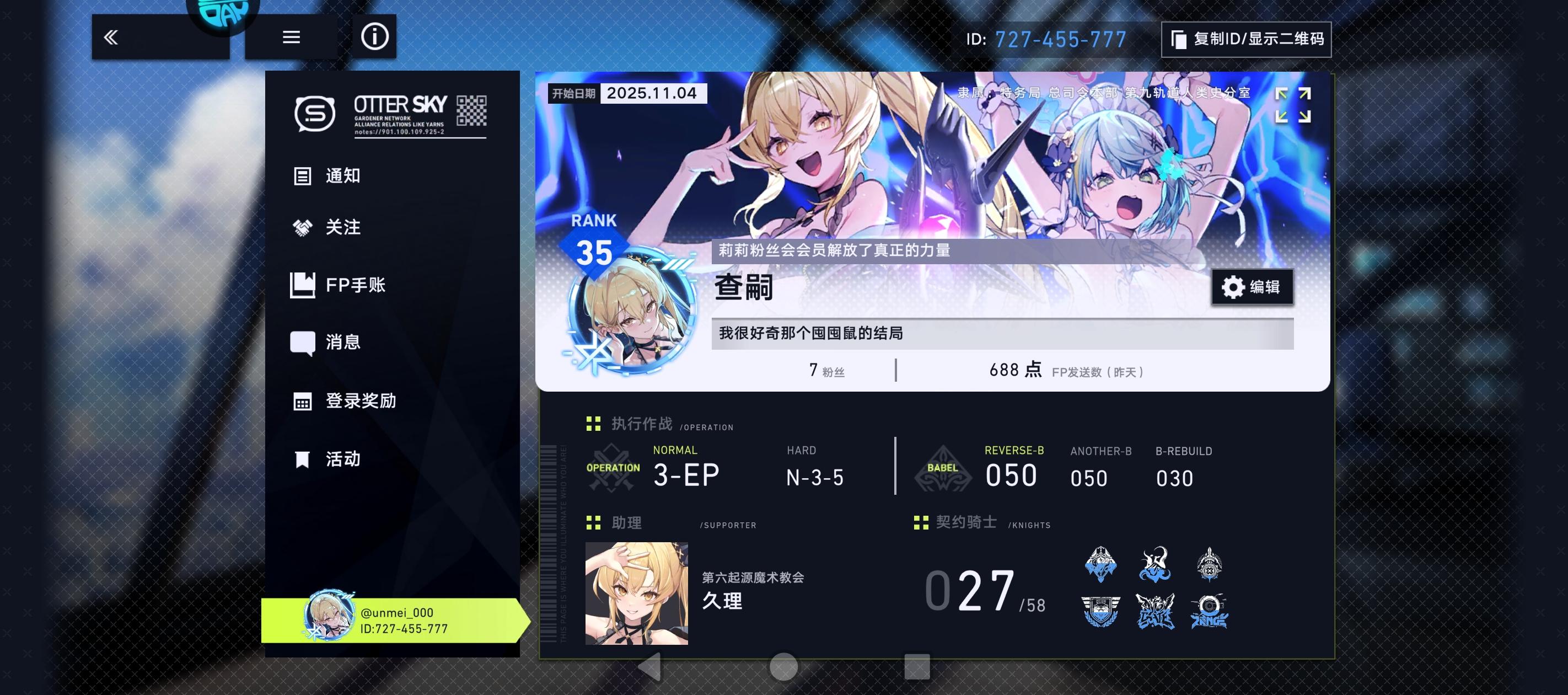Expand the profile banner to fullscreen
The height and width of the screenshot is (695, 1568).
pyautogui.click(x=1294, y=105)
